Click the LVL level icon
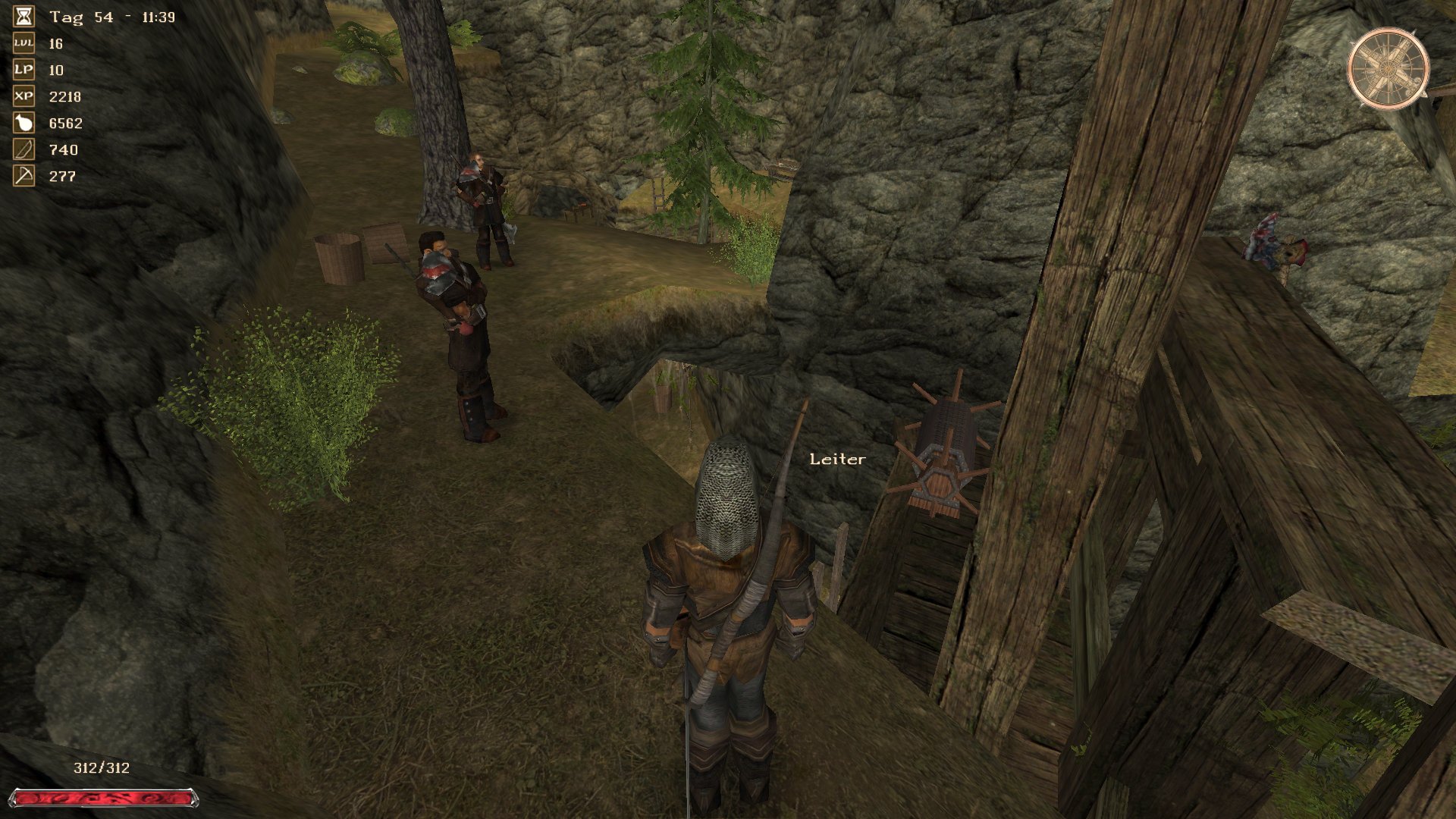Viewport: 1456px width, 819px height. [24, 43]
